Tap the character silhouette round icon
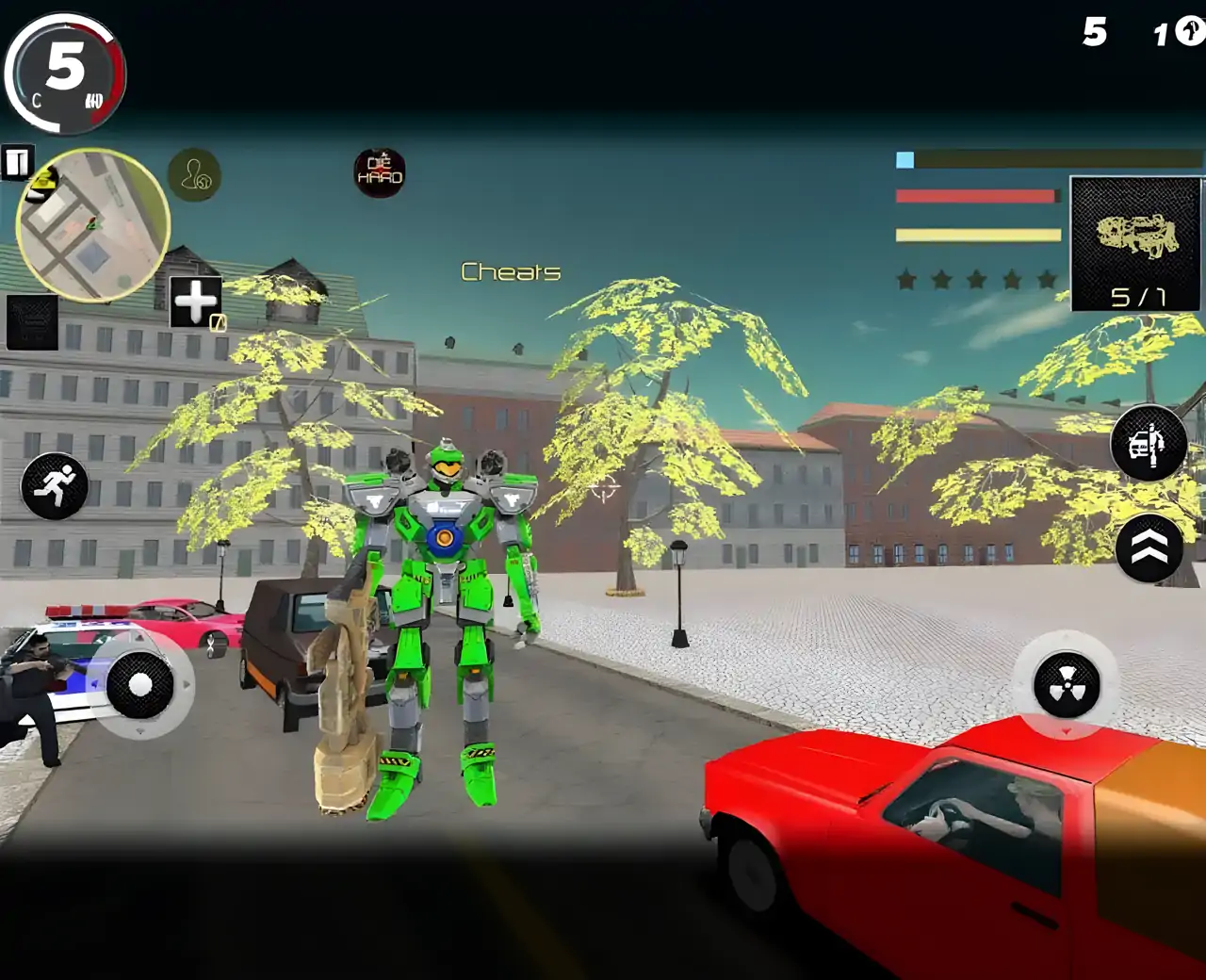The image size is (1206, 980). tap(194, 174)
